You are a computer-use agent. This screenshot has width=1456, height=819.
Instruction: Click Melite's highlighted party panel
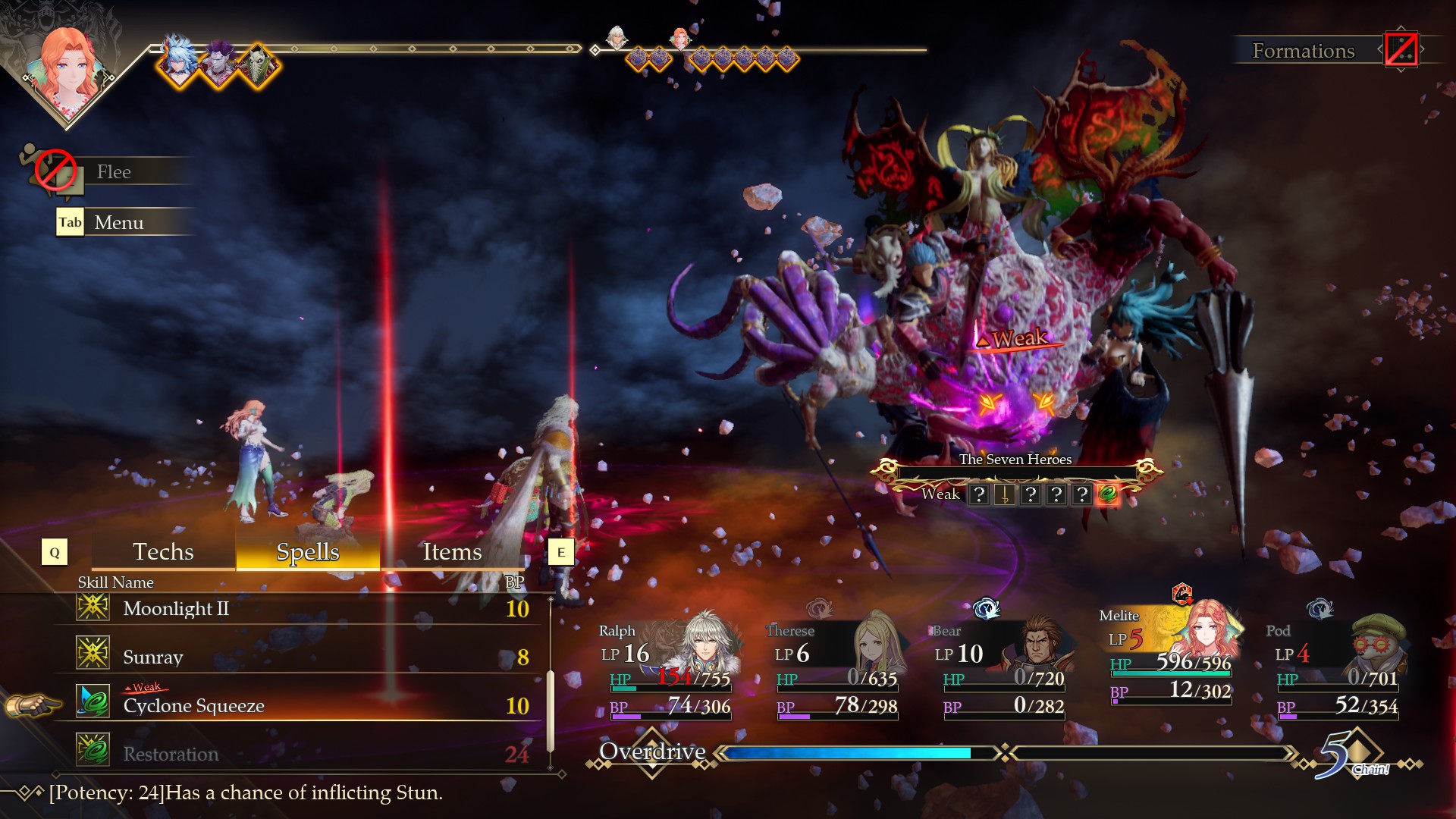1169,656
